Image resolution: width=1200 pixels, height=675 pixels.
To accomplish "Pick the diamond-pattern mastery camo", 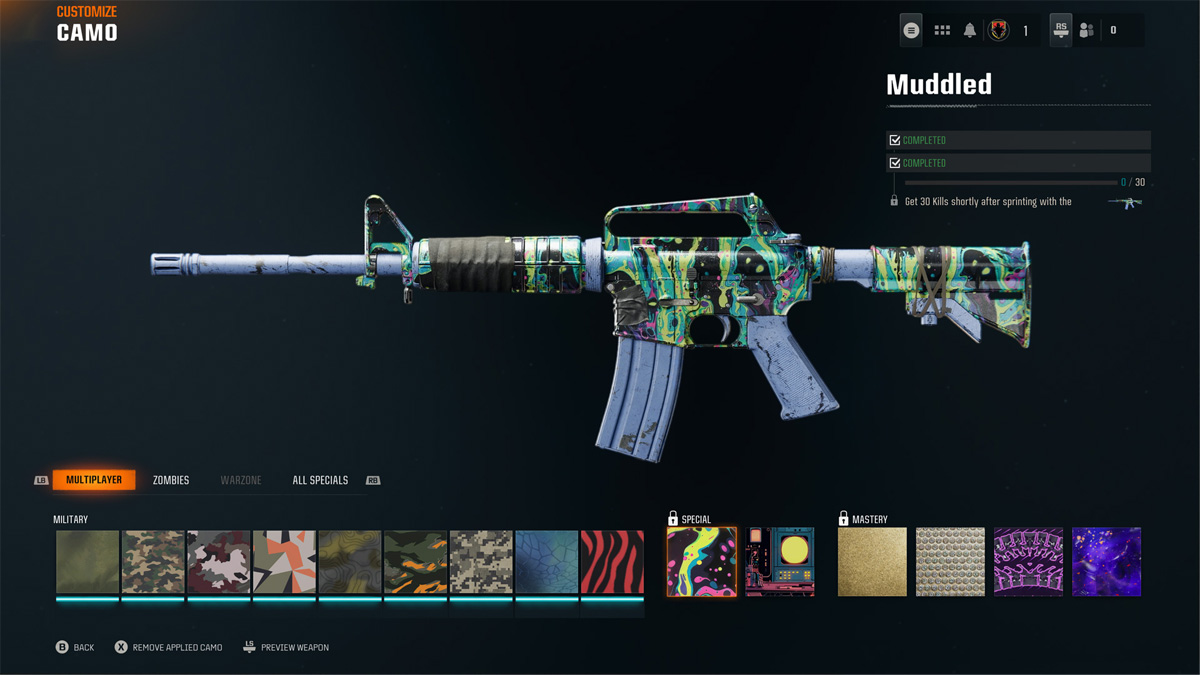I will click(950, 562).
